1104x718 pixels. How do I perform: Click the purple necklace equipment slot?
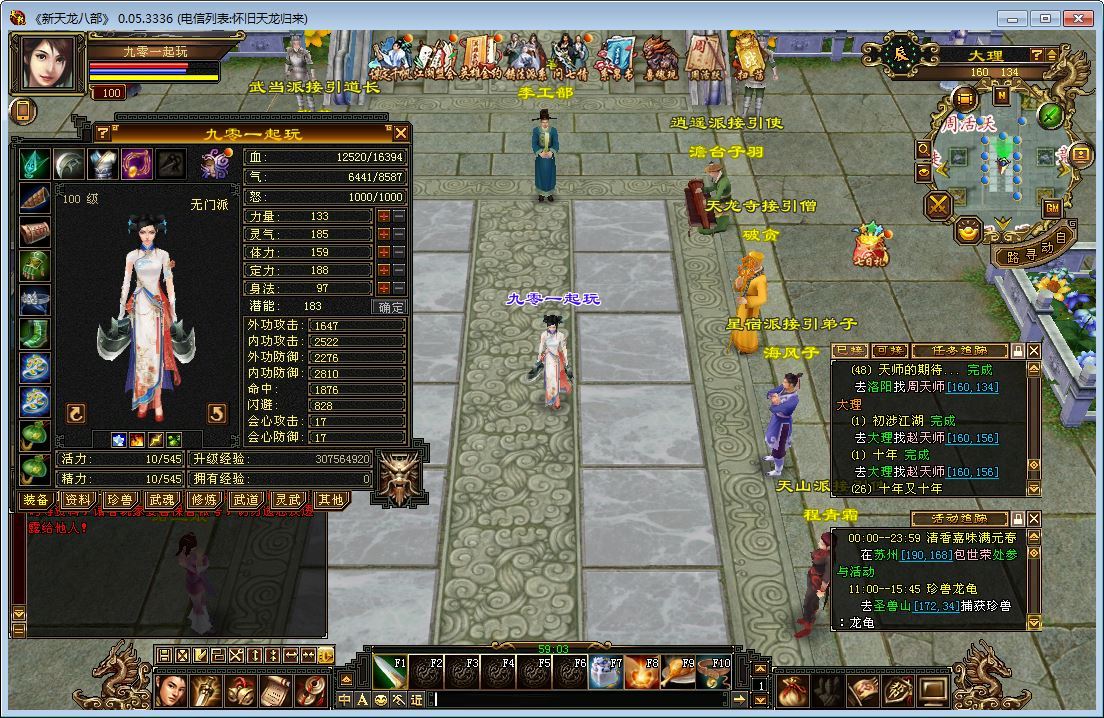pyautogui.click(x=136, y=164)
